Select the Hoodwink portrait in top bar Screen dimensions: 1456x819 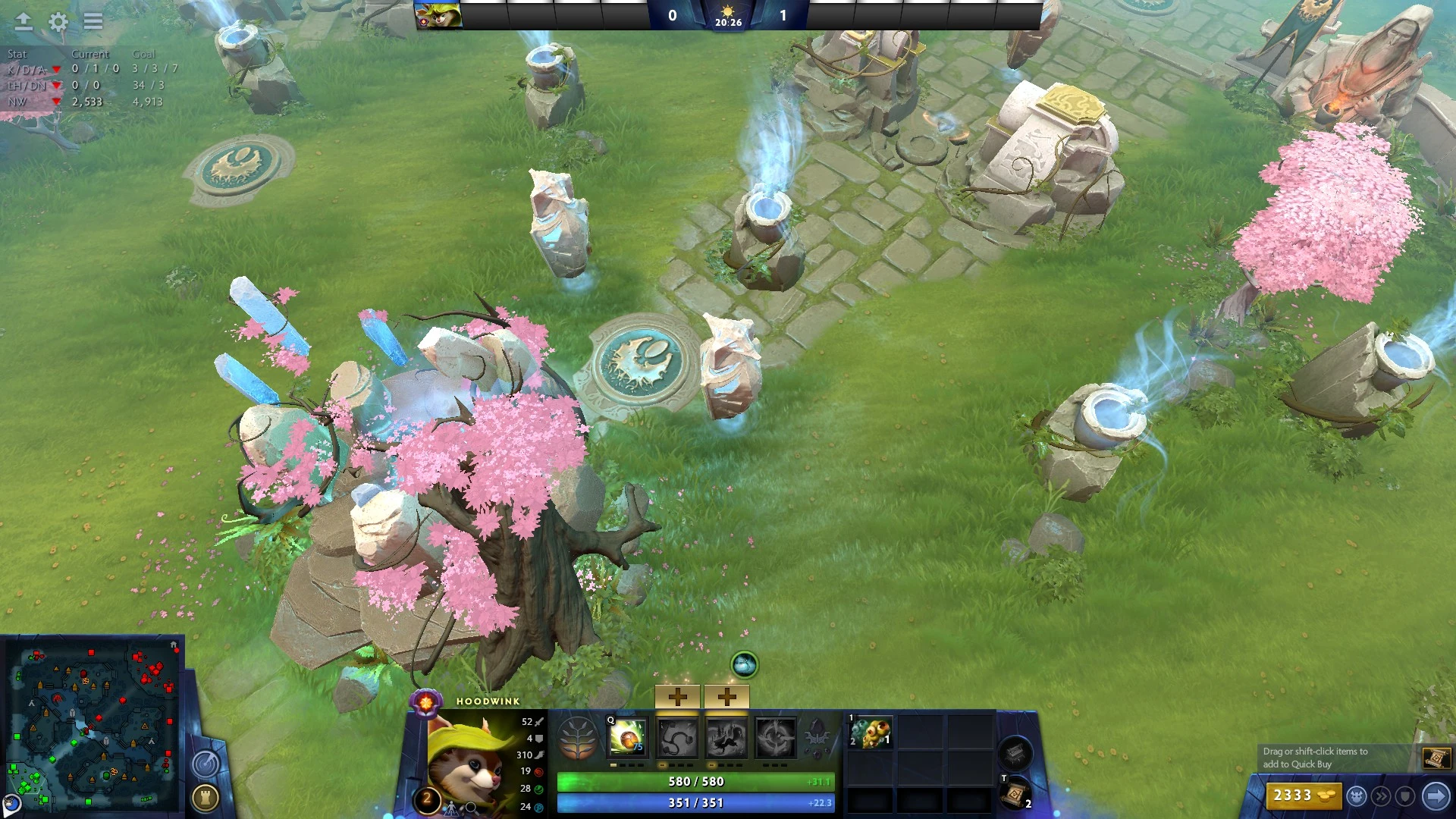438,15
